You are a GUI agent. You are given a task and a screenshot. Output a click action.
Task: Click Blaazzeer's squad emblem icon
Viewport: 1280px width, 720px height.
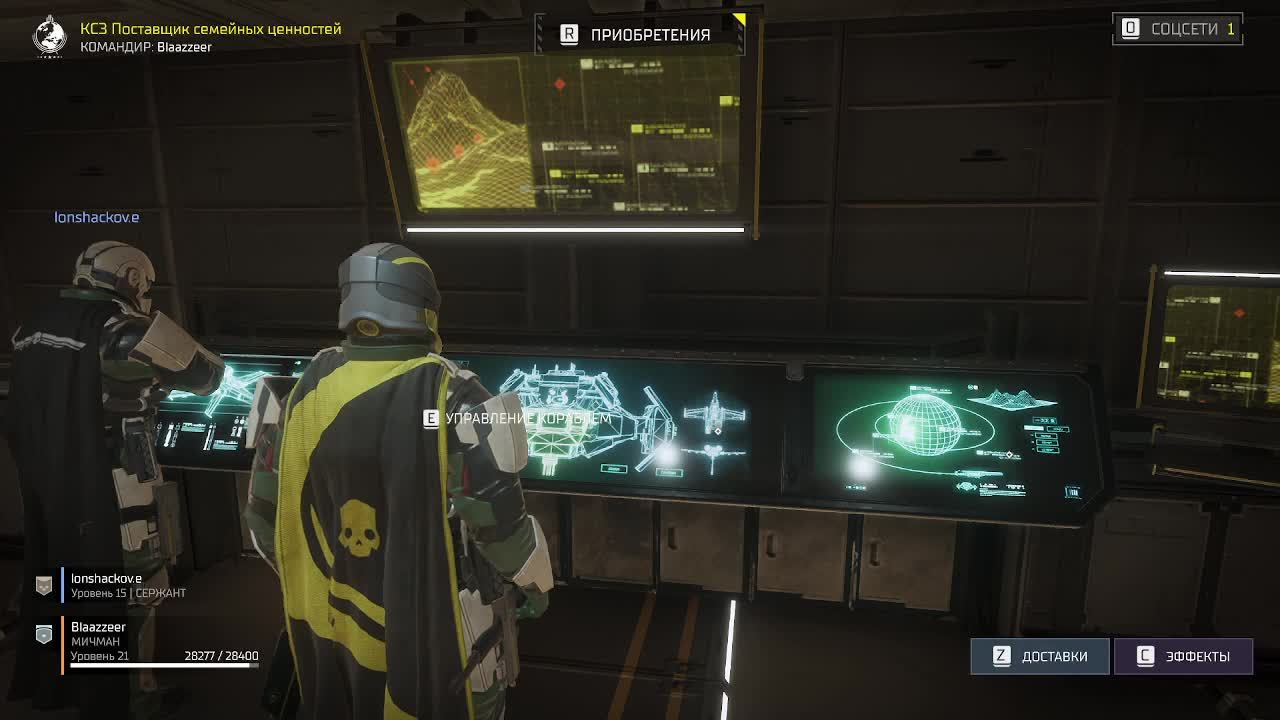(42, 633)
